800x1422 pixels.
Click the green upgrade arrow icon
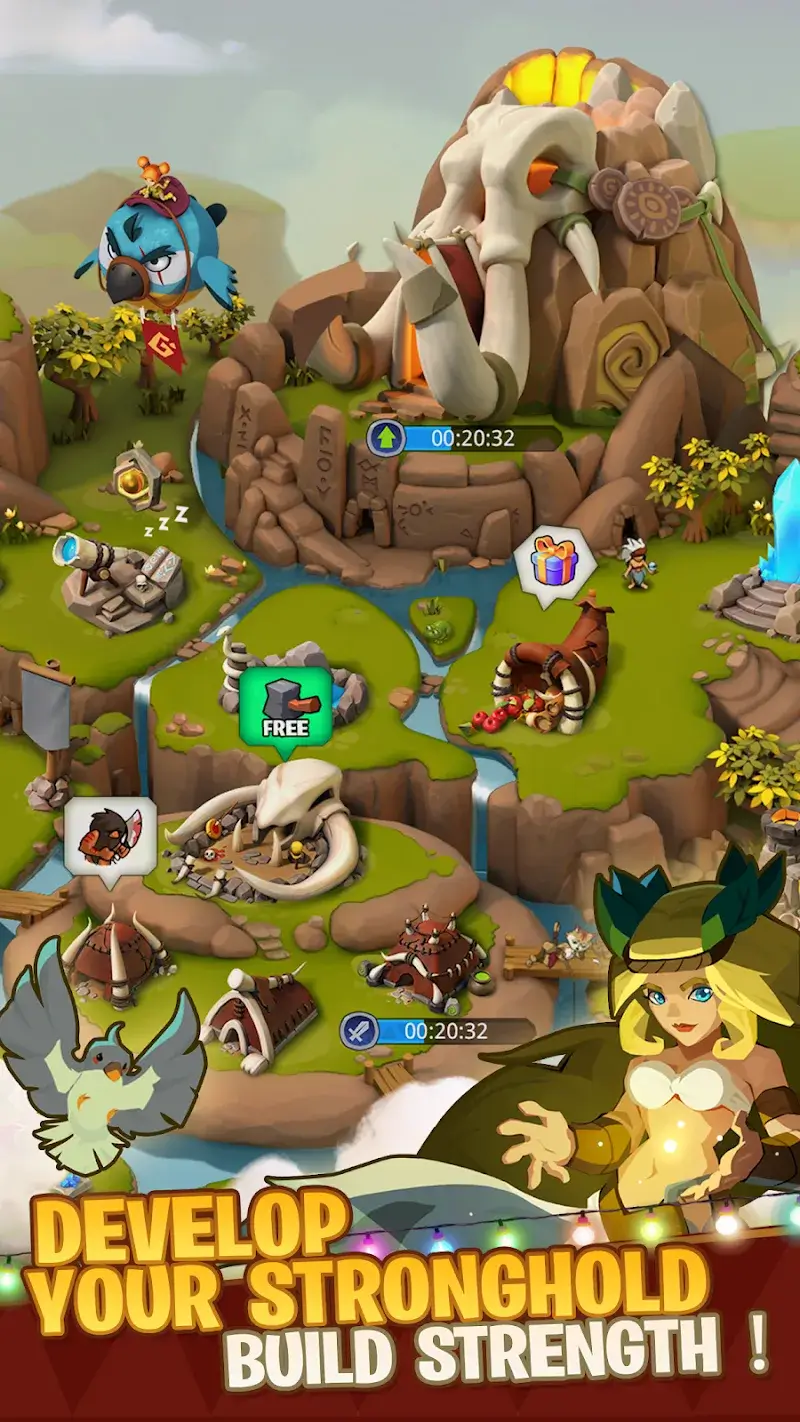click(385, 438)
